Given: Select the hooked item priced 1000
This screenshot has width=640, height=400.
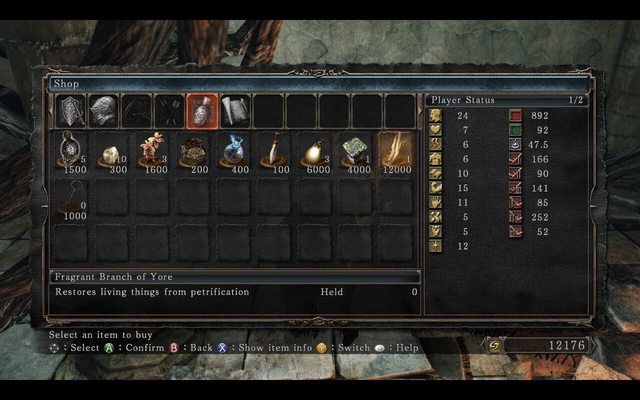Looking at the screenshot, I should (x=71, y=197).
